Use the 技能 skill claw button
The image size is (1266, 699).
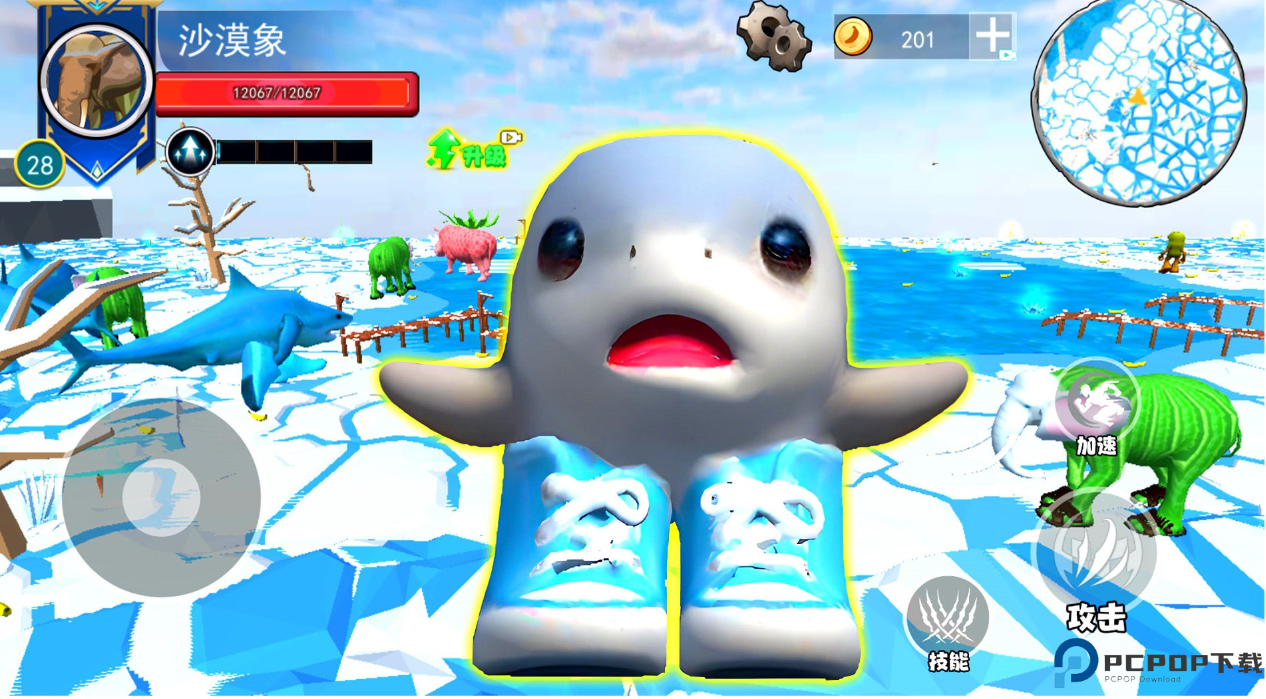click(x=946, y=619)
